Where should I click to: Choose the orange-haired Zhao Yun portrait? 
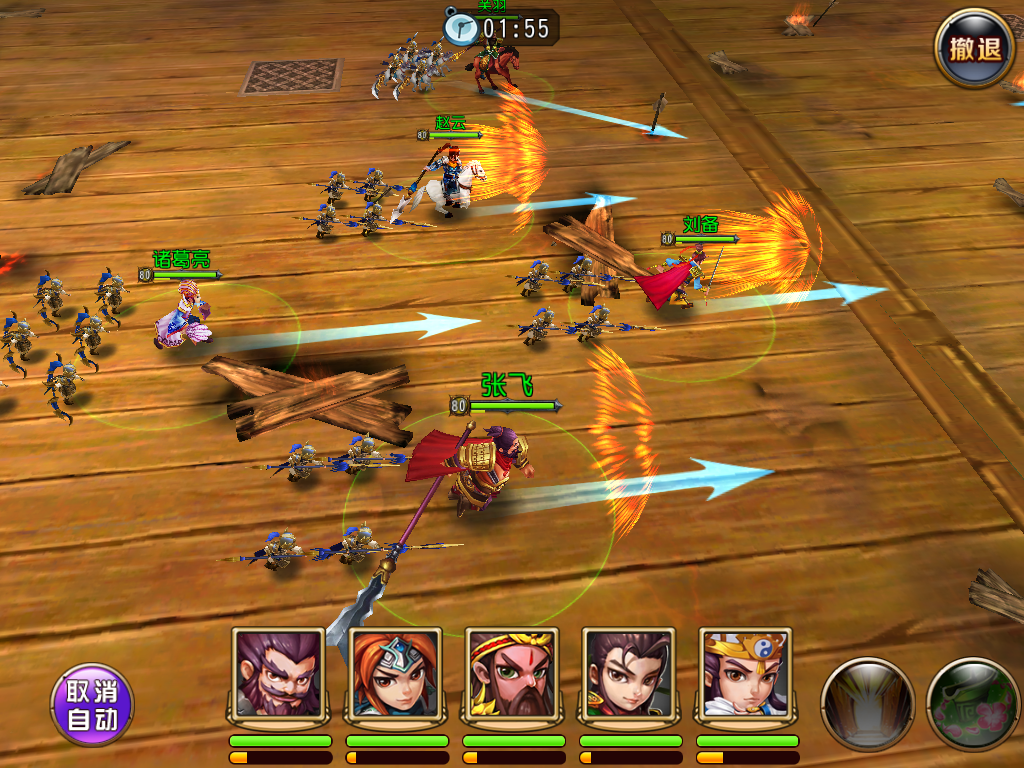click(x=396, y=674)
